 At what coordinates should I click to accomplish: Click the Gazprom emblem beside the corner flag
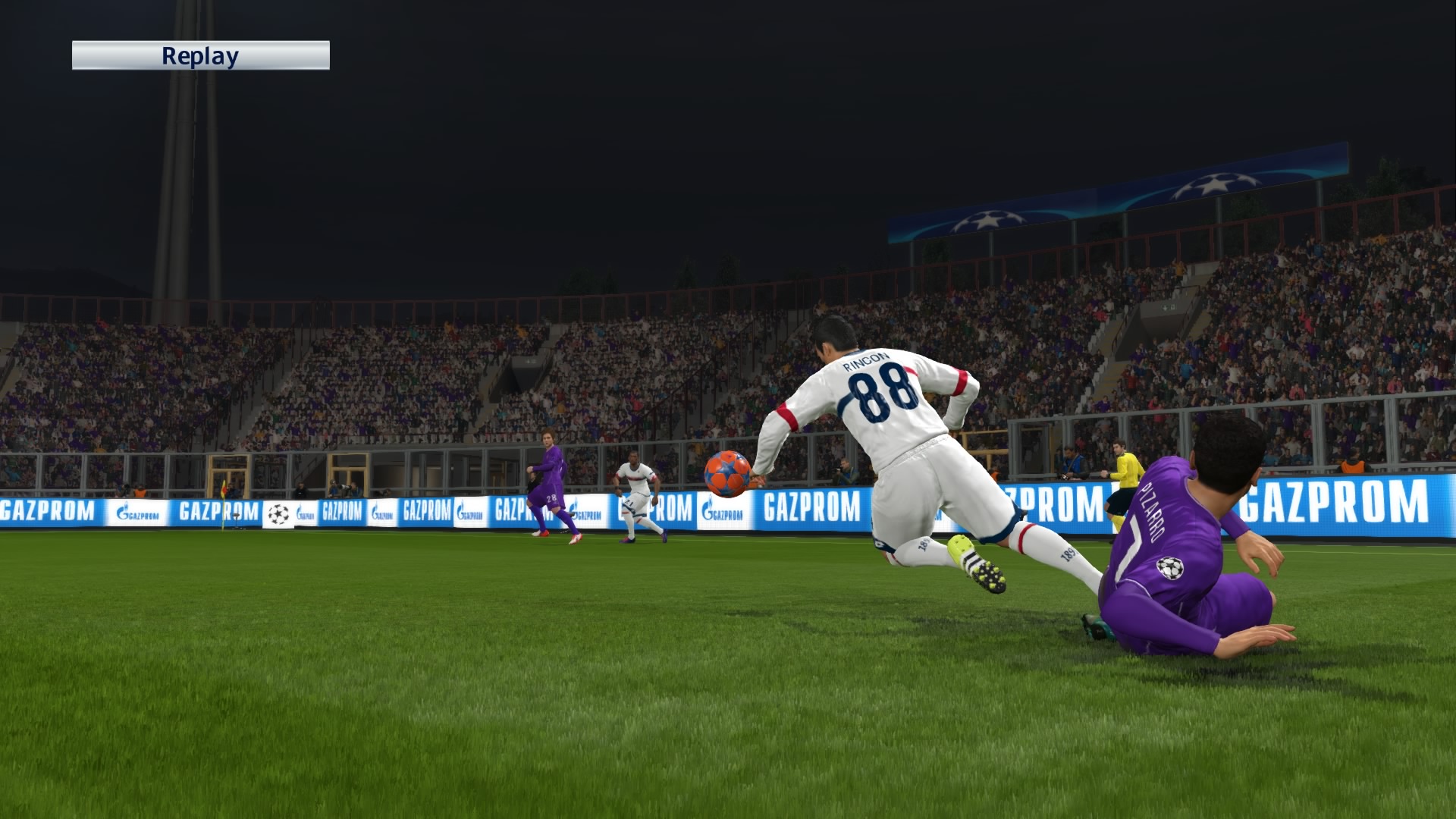pos(301,513)
